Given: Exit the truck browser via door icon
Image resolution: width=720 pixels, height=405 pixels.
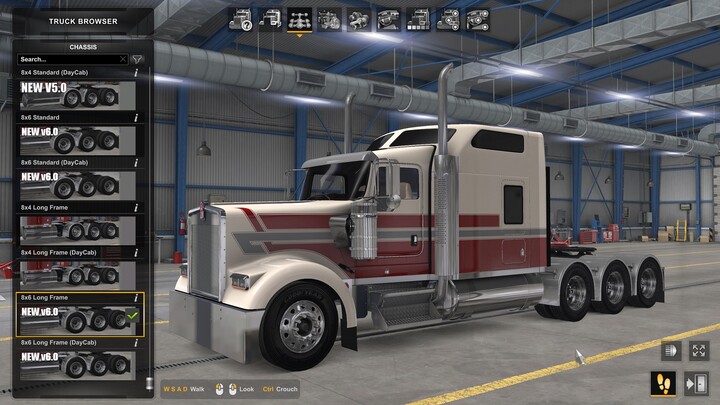Looking at the screenshot, I should pos(698,382).
